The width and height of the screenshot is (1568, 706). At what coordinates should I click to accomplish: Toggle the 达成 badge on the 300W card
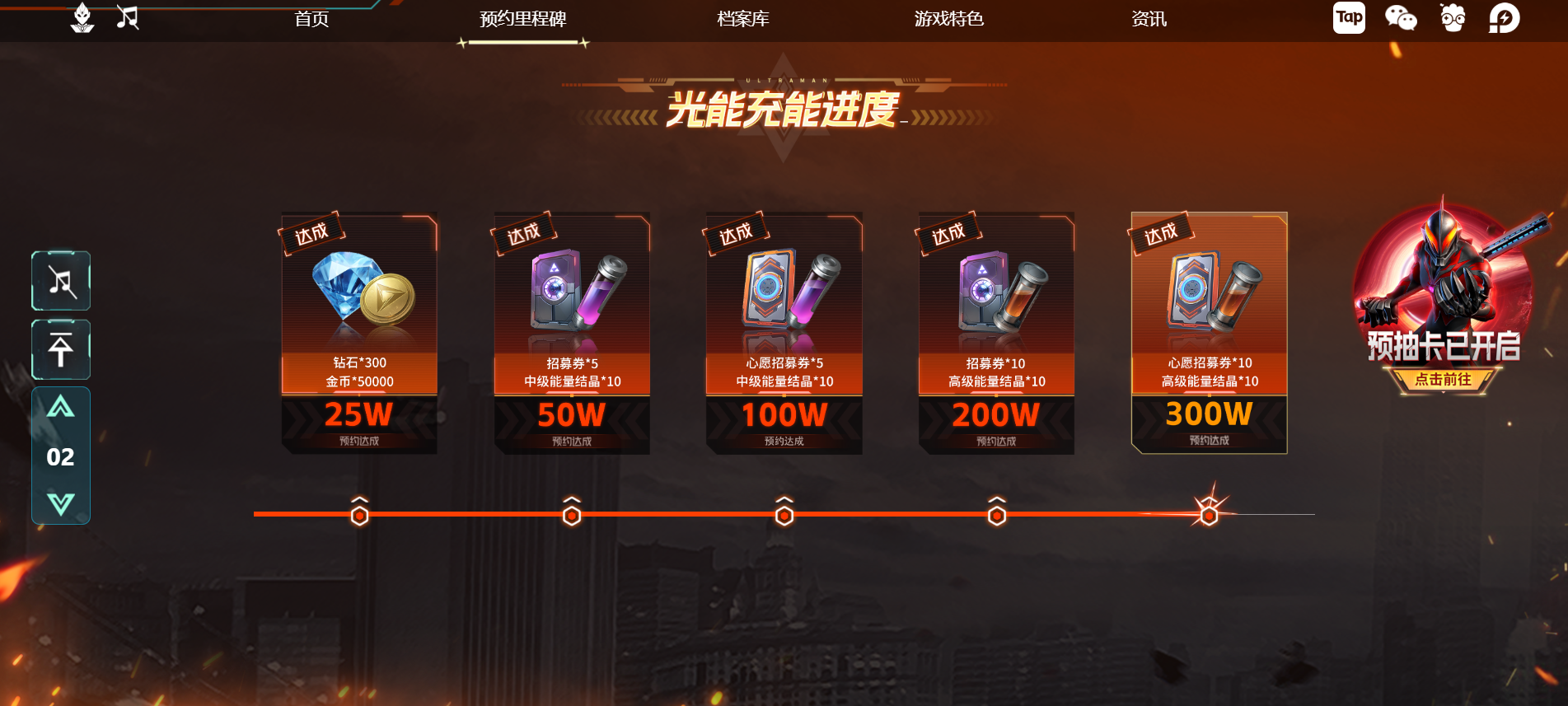tap(1162, 233)
